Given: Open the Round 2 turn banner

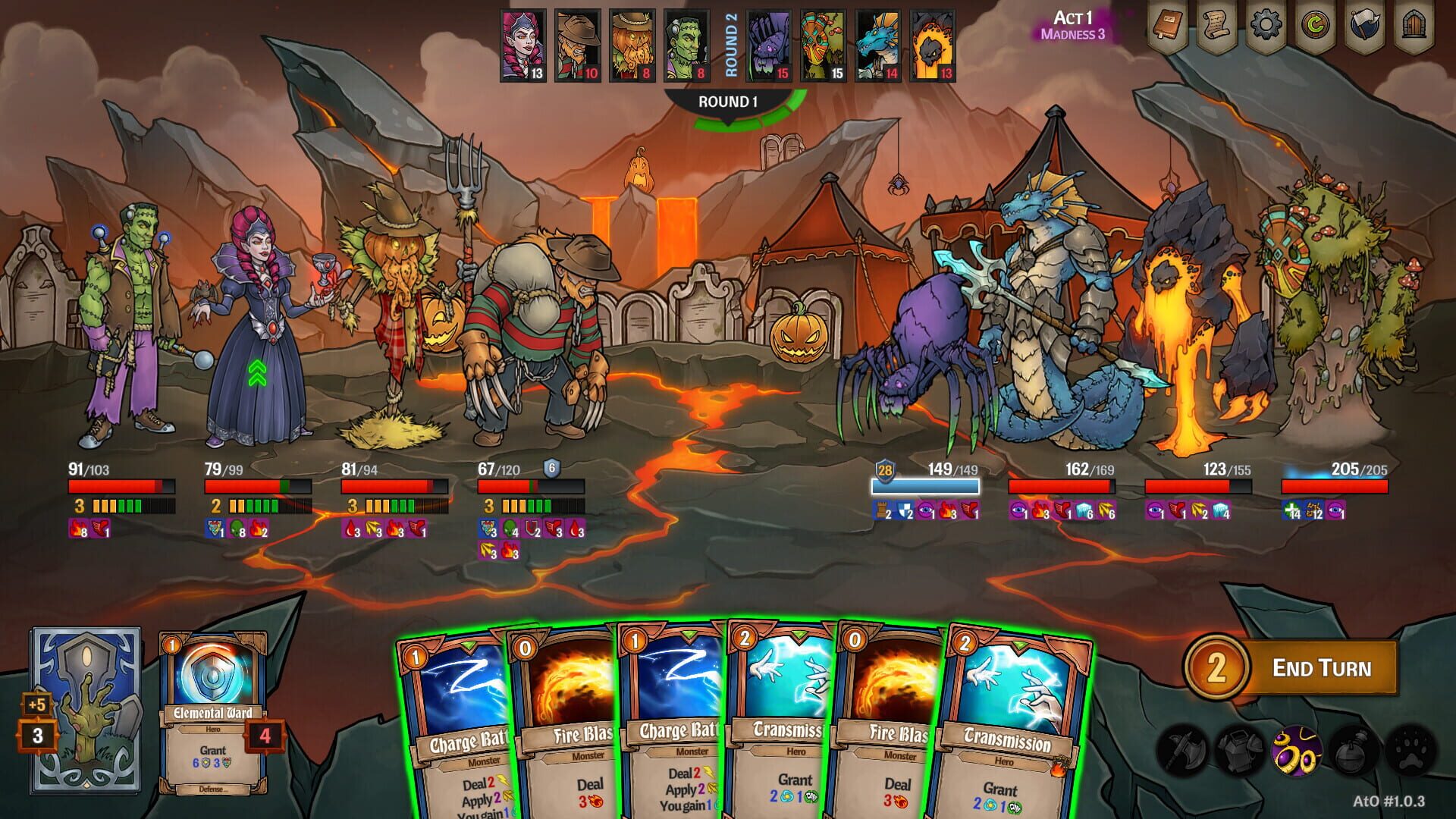Looking at the screenshot, I should (x=732, y=45).
